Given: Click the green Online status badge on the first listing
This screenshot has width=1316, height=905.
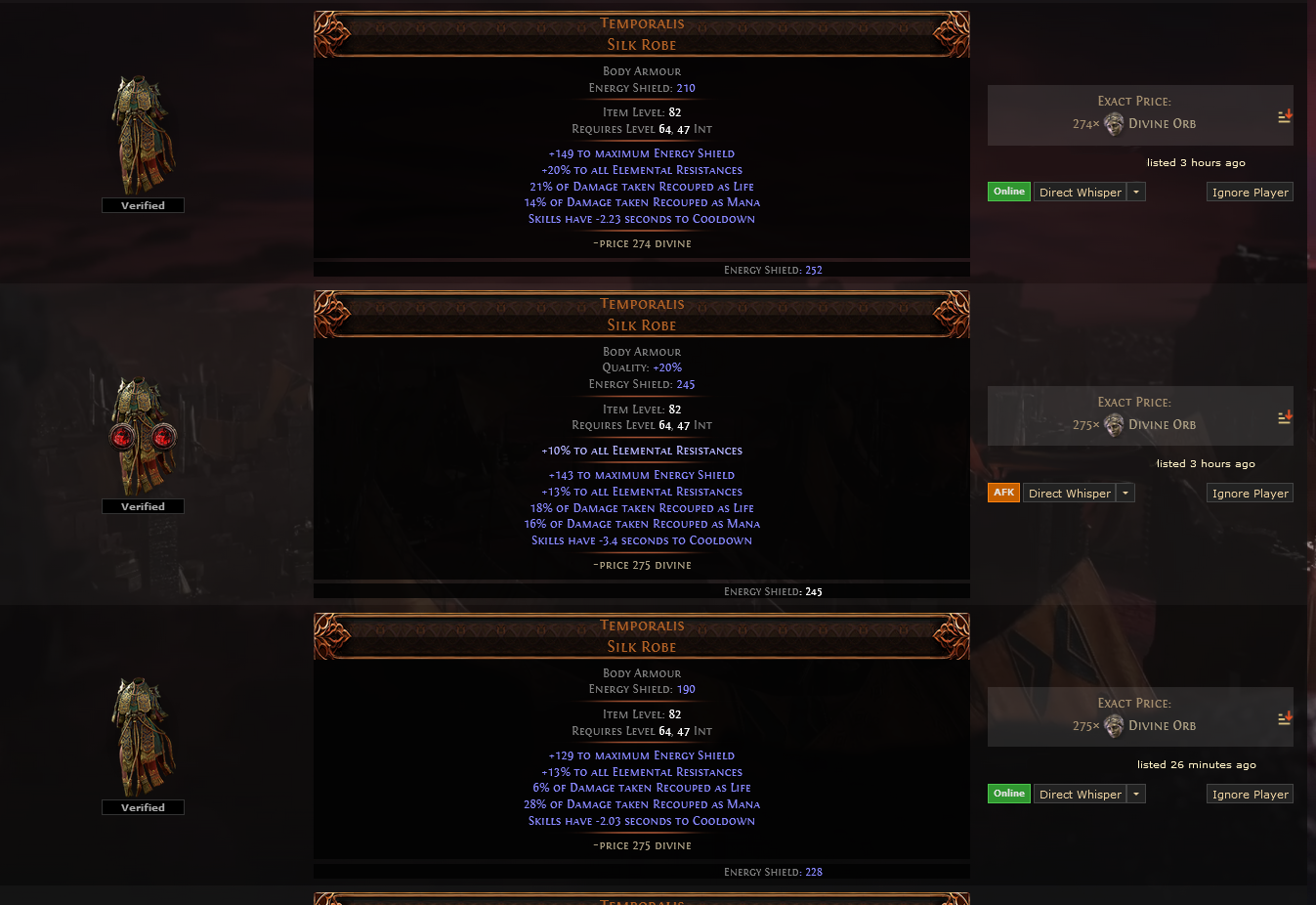Looking at the screenshot, I should (1009, 192).
